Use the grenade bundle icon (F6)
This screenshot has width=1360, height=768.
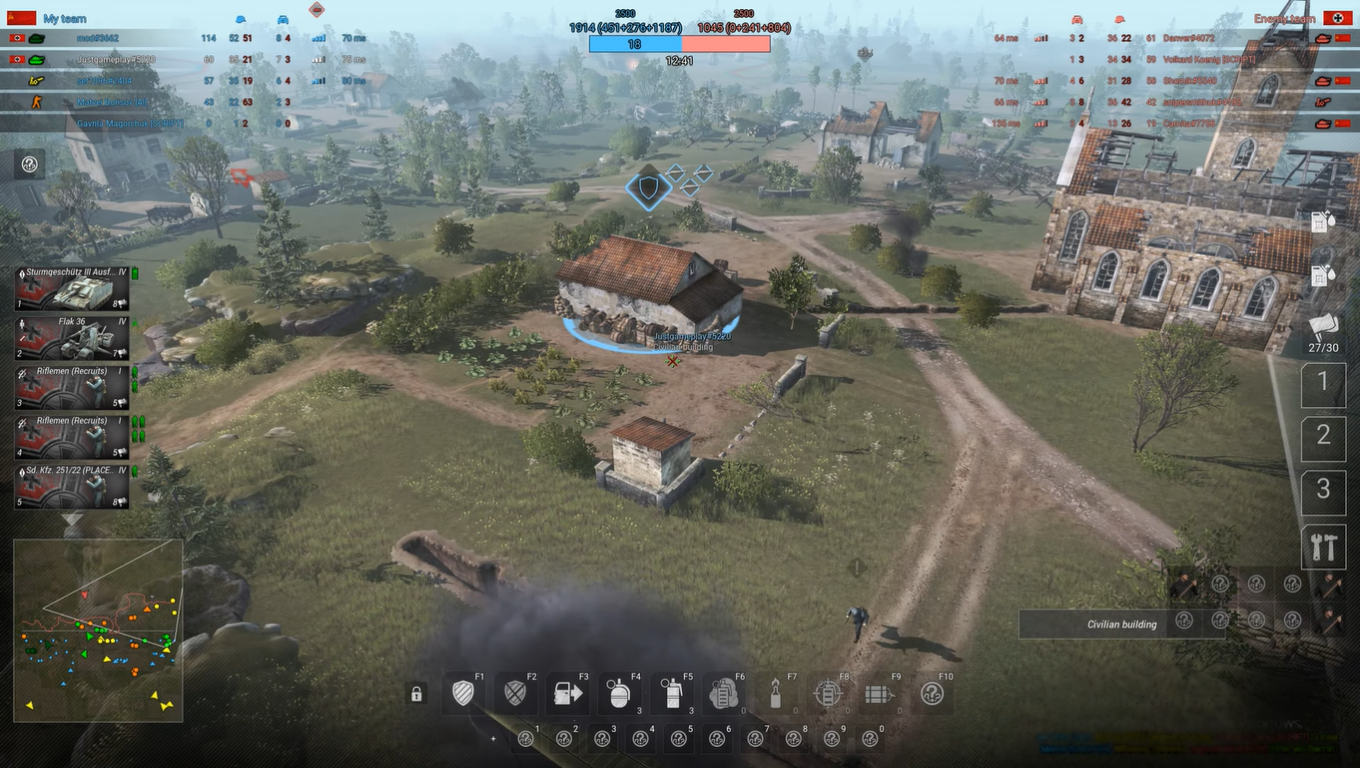tap(724, 692)
